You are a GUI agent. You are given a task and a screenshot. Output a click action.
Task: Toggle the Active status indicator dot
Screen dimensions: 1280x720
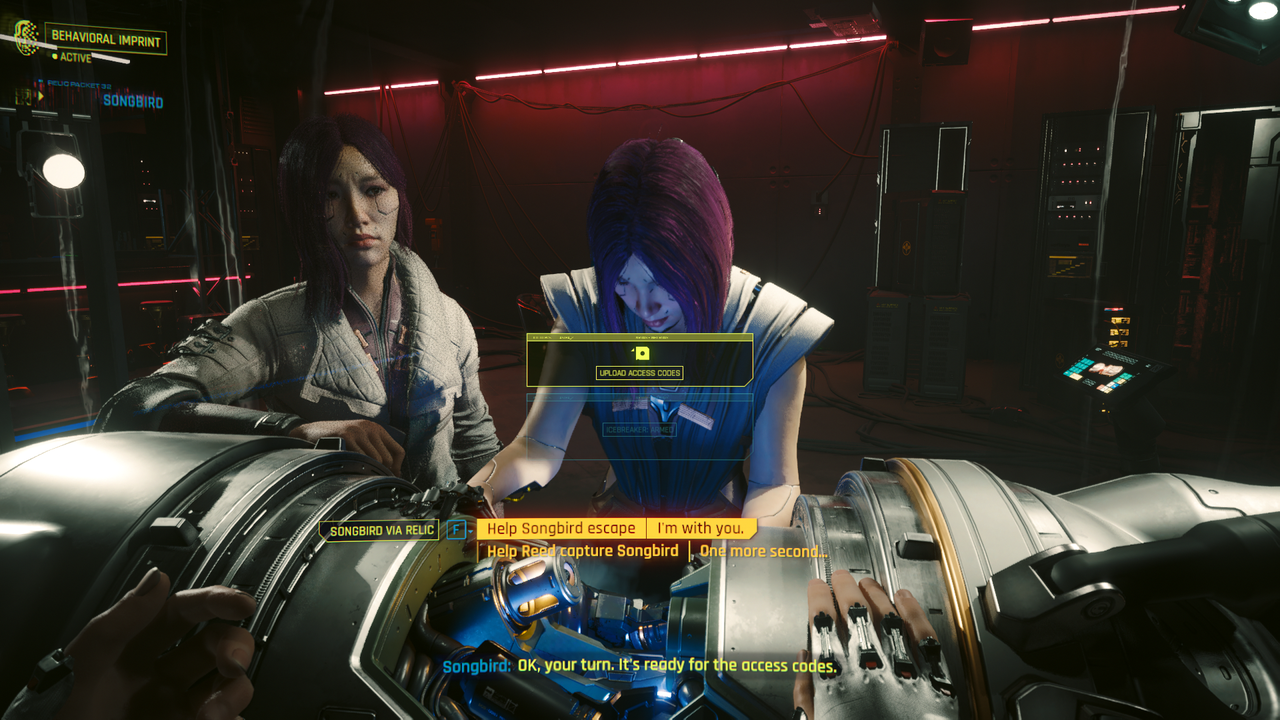point(55,56)
